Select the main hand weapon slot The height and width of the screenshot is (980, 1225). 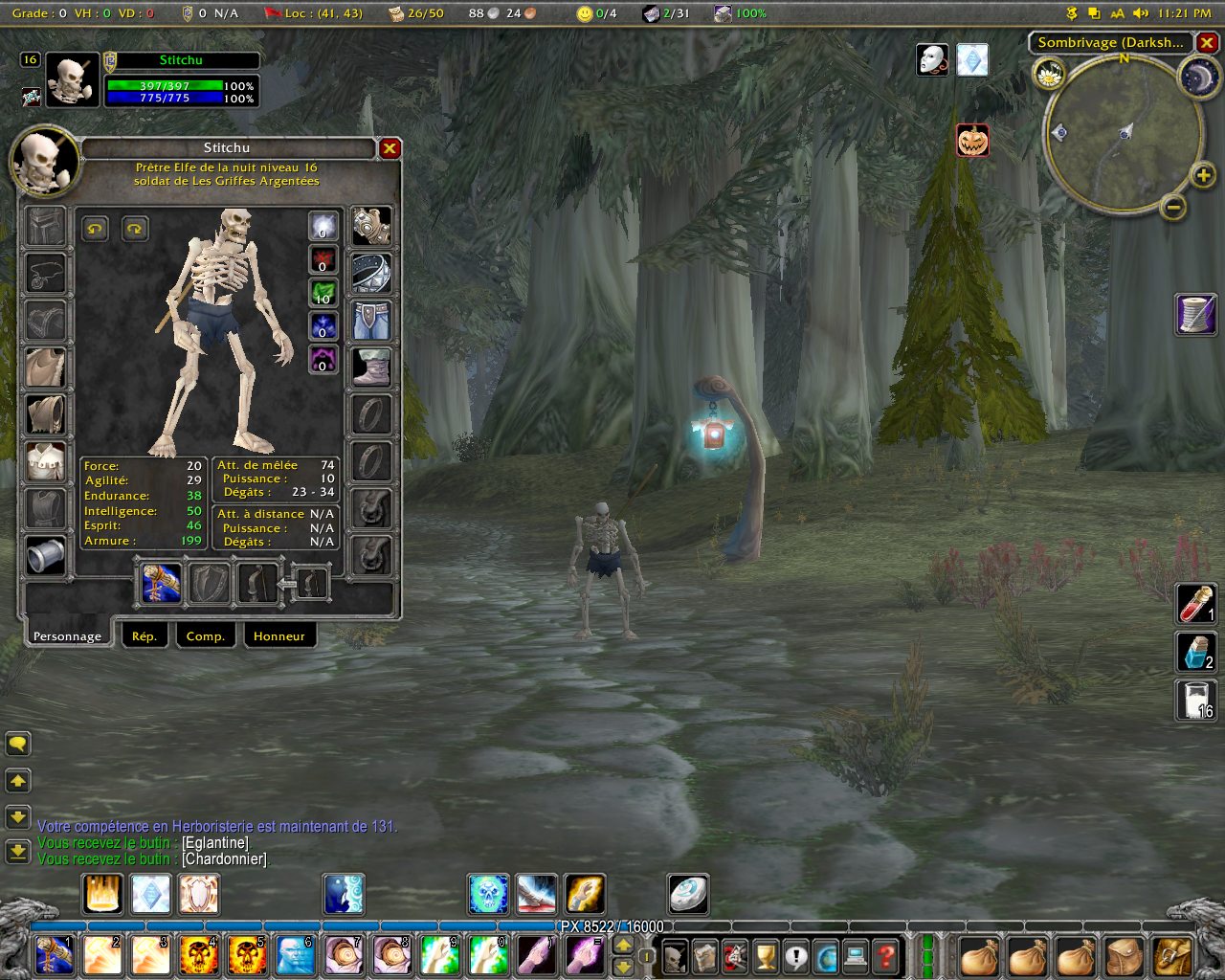162,583
